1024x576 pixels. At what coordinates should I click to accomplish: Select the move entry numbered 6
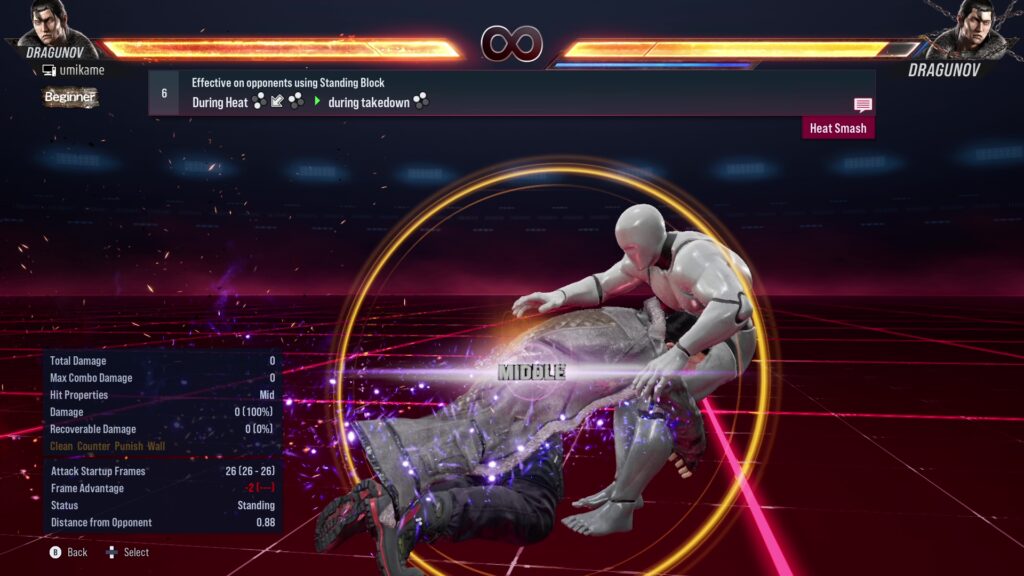click(x=164, y=93)
